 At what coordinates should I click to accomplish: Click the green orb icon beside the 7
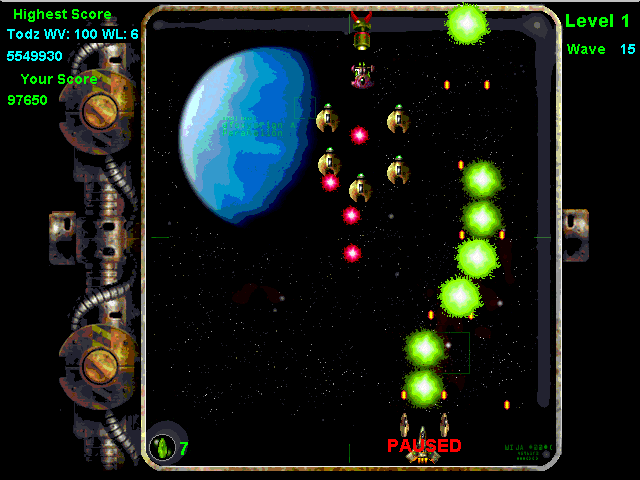(162, 446)
